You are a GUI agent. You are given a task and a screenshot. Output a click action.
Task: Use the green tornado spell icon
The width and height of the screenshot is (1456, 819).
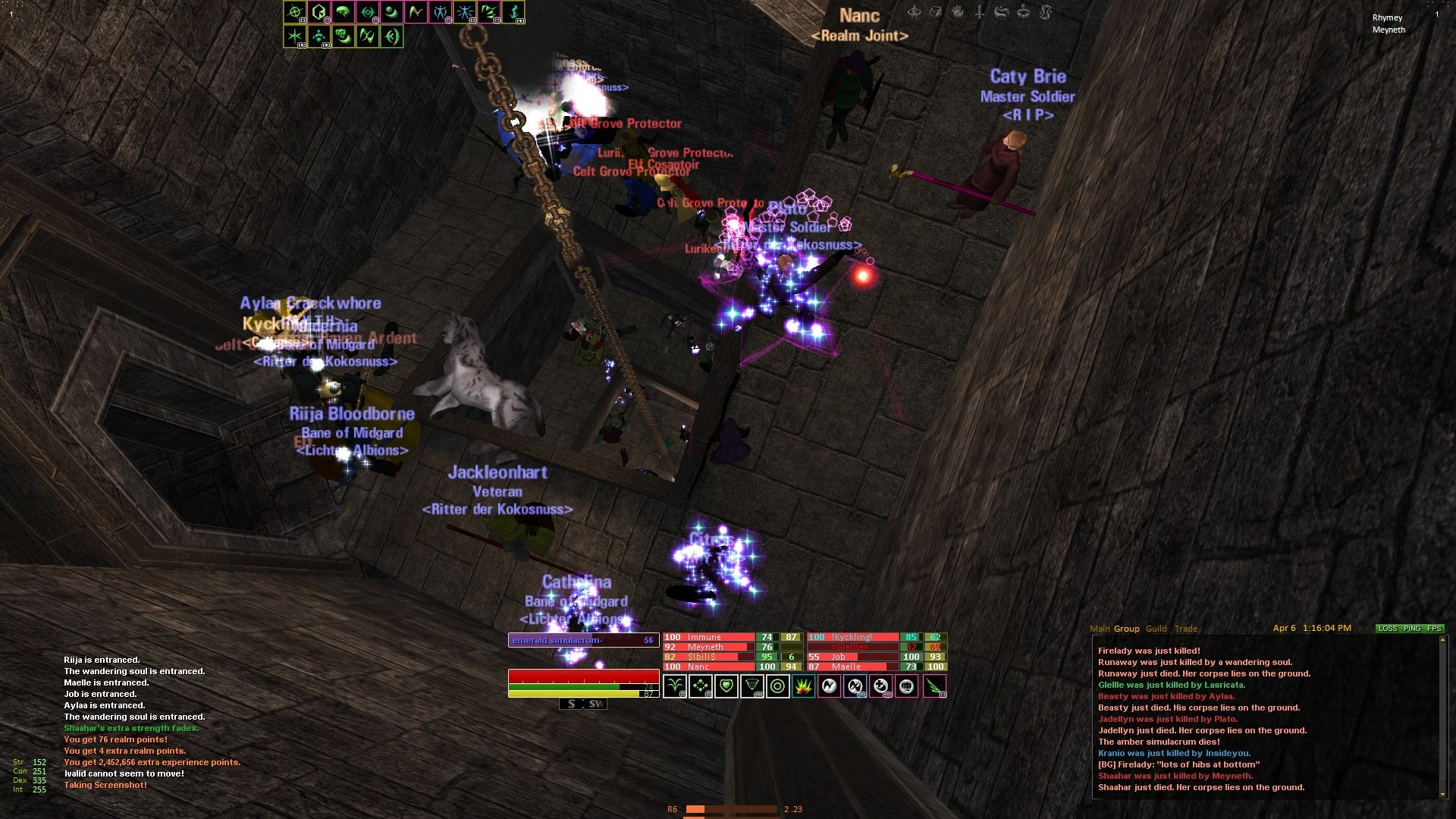752,686
